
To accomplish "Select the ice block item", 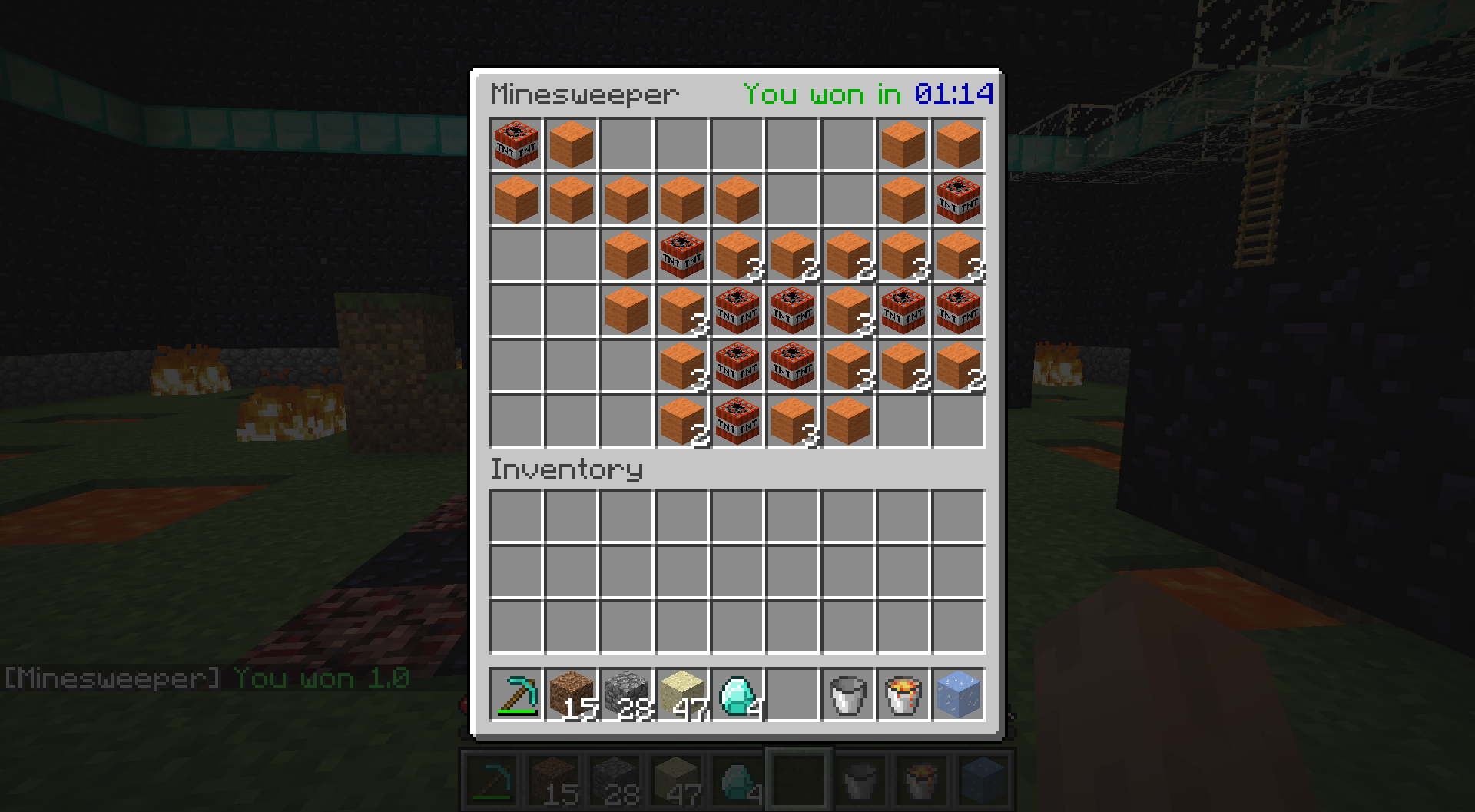I will click(x=958, y=695).
